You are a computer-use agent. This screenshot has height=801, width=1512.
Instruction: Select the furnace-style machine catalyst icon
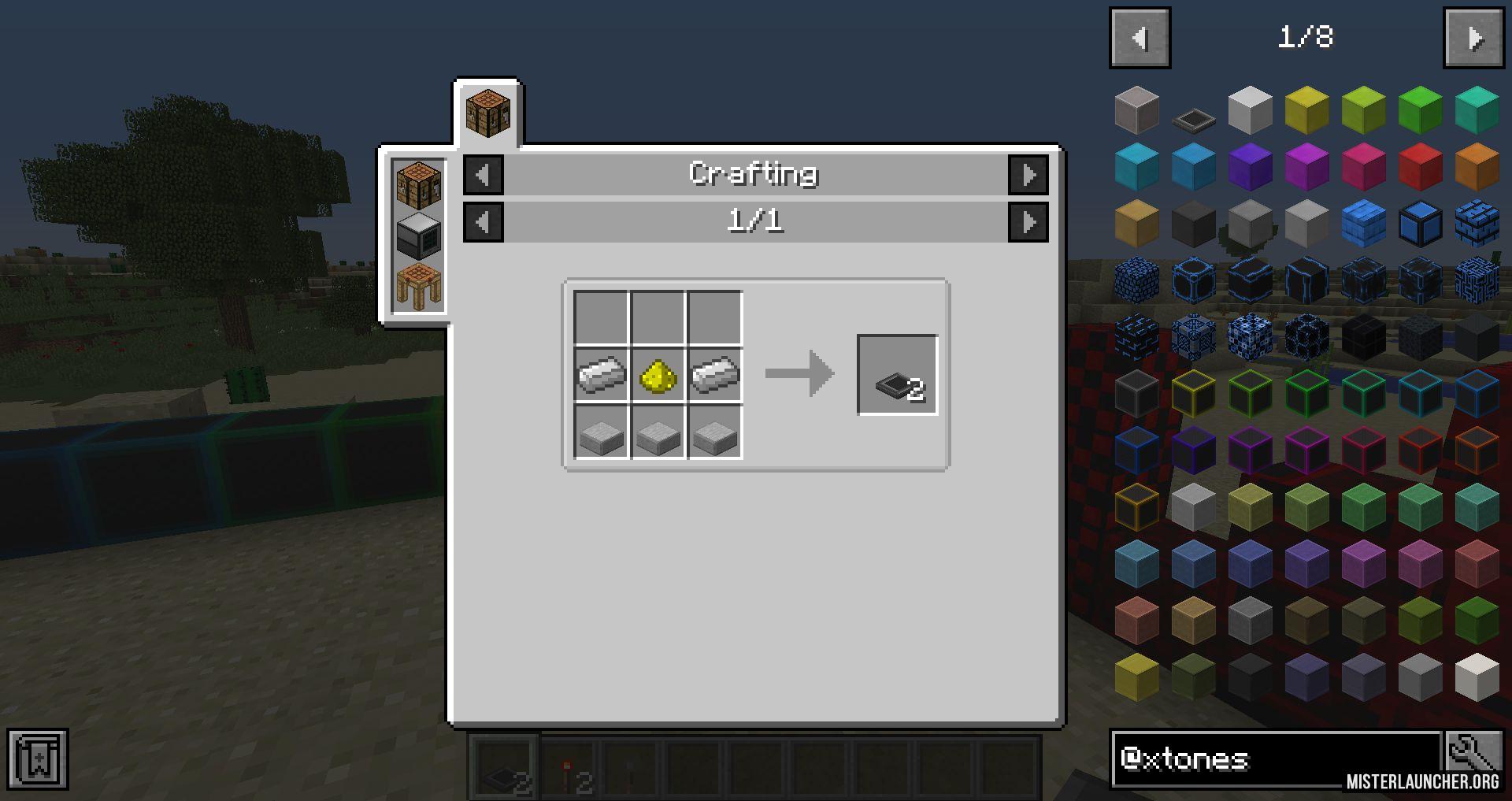[417, 234]
